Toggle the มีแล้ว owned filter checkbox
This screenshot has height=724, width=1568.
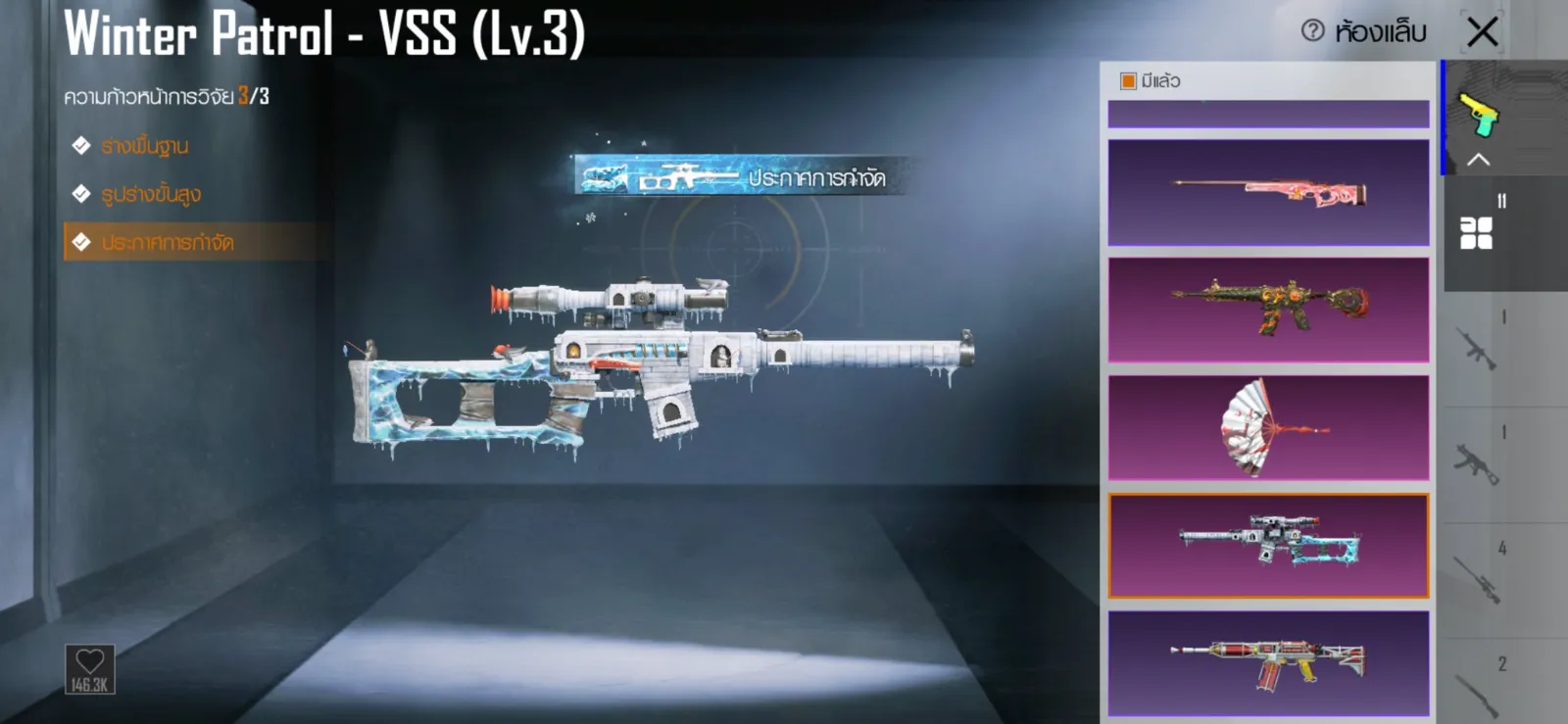tap(1128, 81)
